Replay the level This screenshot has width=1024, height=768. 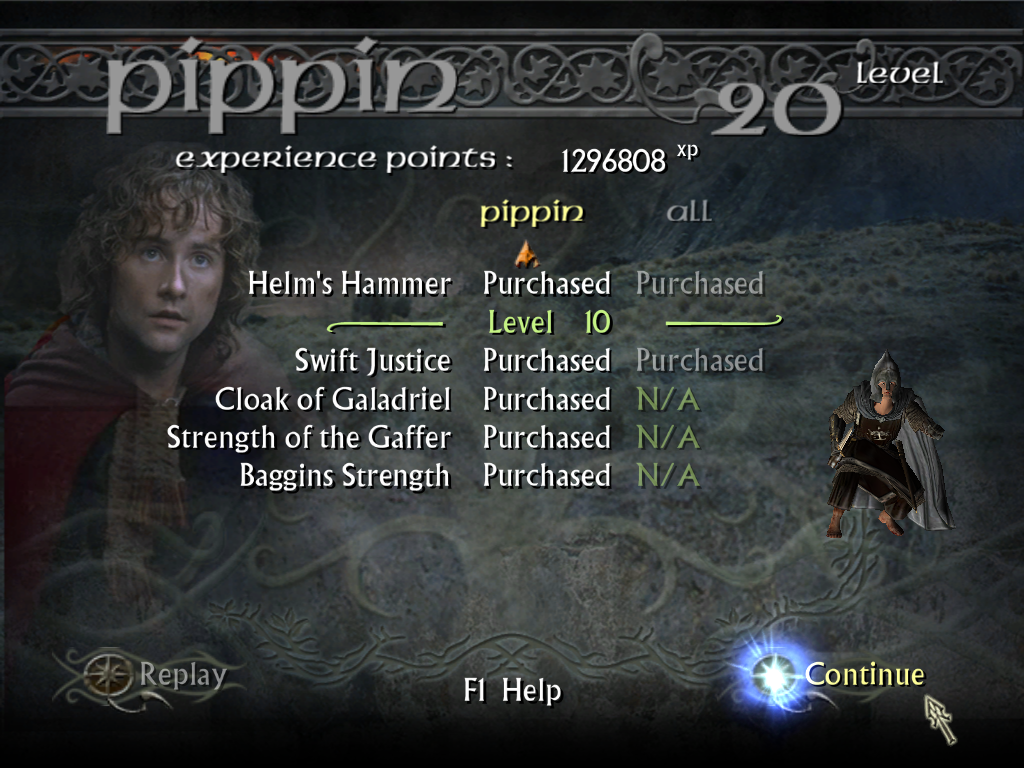(181, 675)
